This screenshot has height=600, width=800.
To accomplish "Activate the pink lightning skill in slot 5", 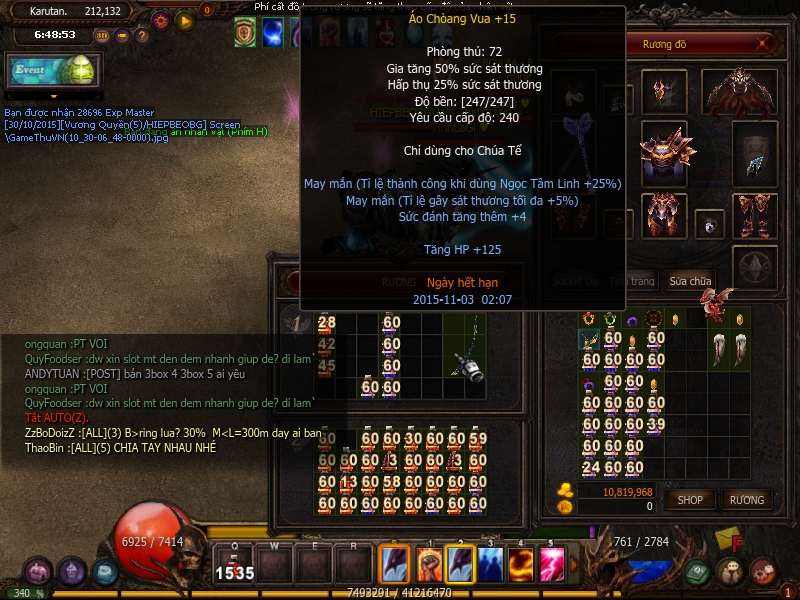I will click(x=552, y=565).
